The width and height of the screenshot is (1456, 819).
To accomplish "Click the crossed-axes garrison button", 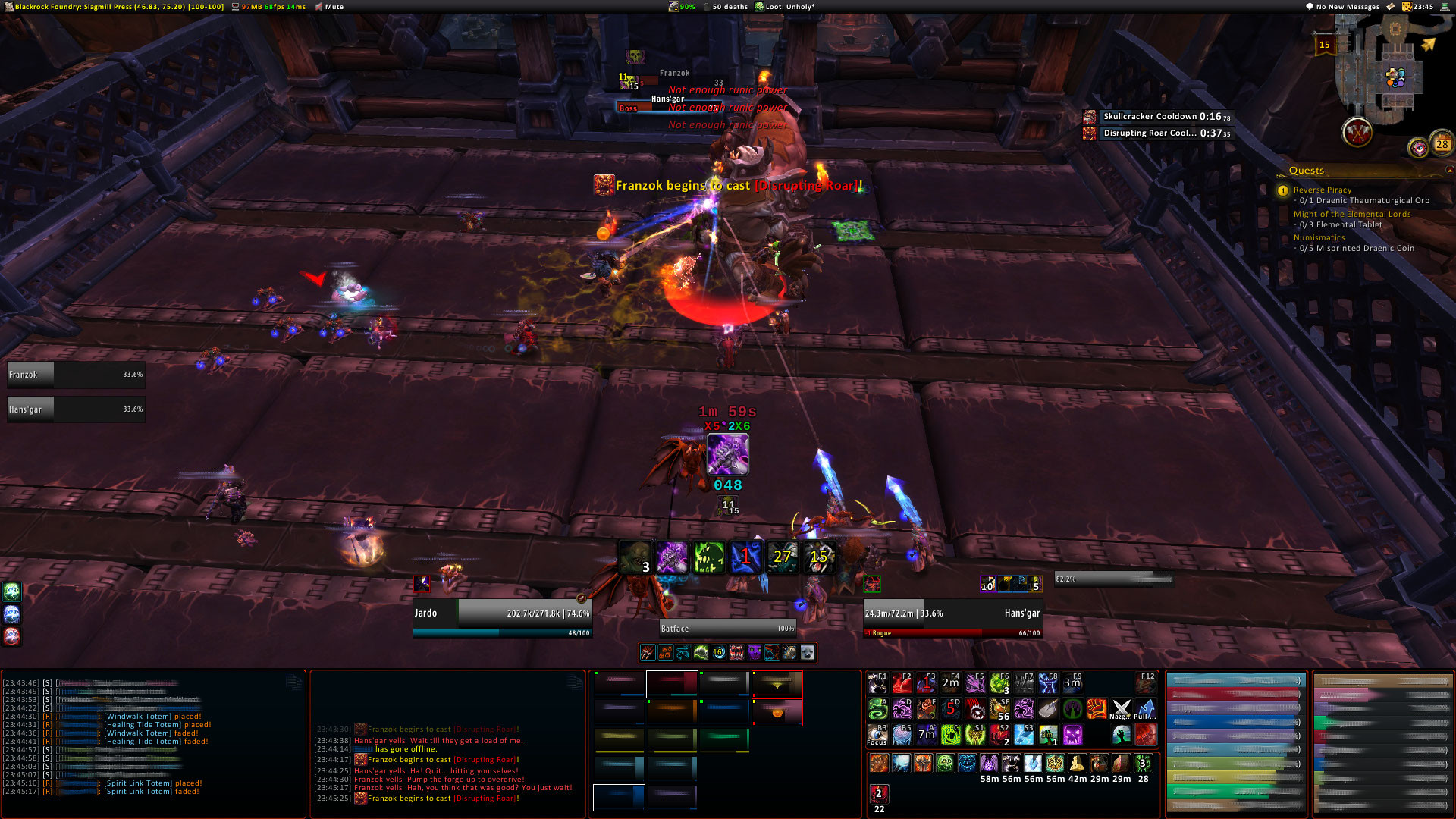I will tap(1357, 133).
